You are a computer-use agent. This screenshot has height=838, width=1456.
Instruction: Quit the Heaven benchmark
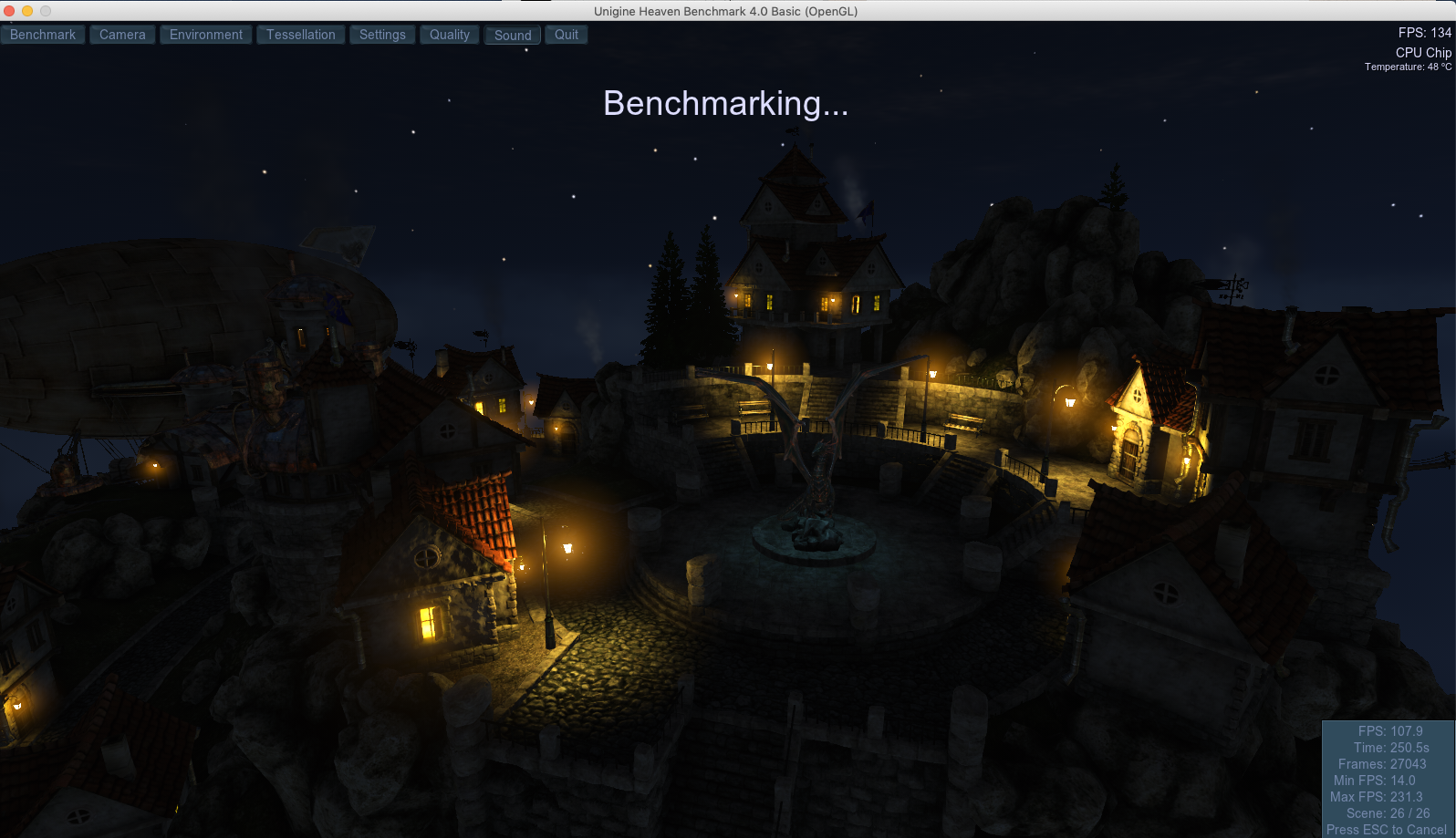(x=567, y=35)
